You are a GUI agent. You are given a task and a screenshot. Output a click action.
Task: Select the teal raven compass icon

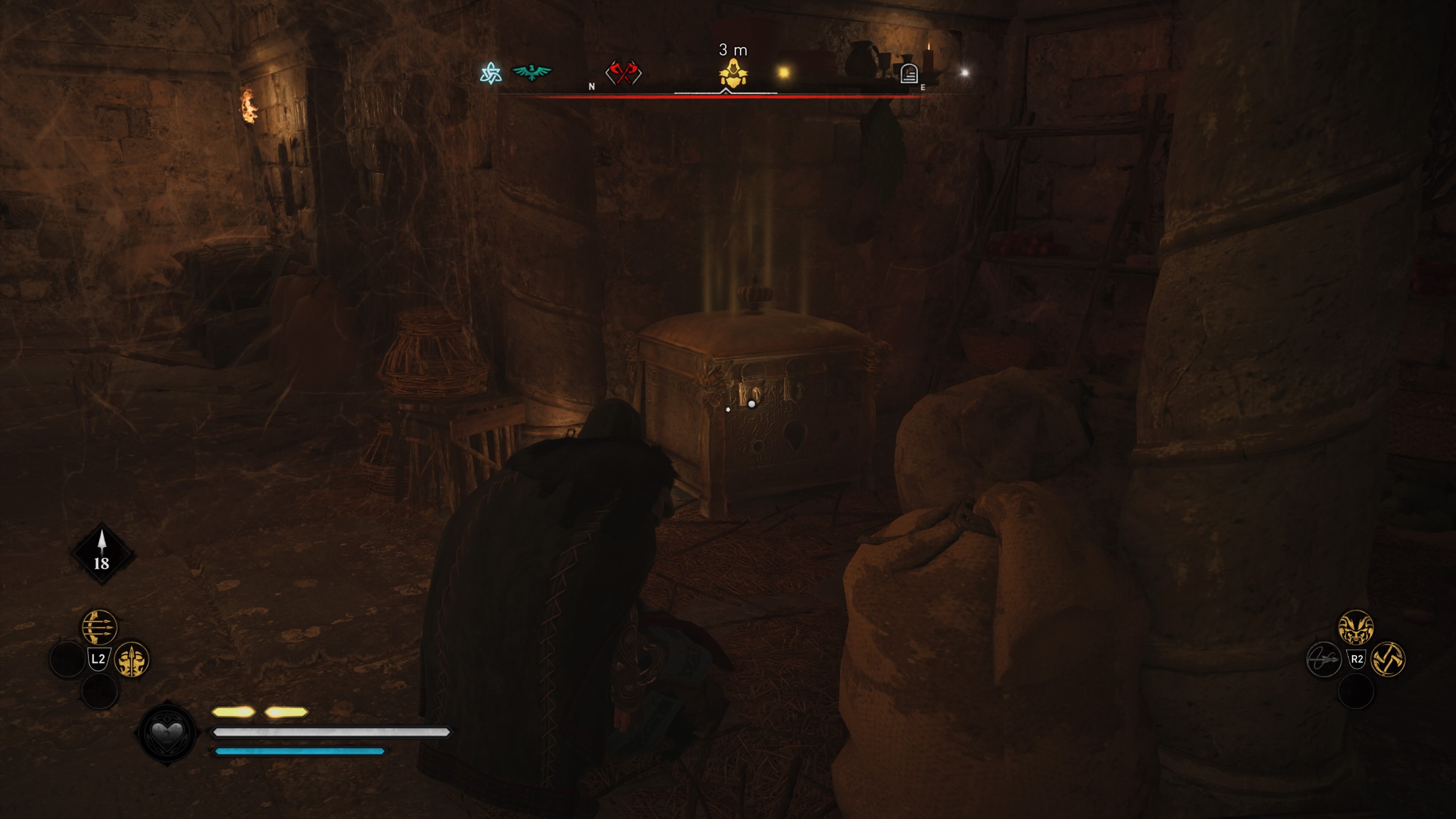point(531,72)
